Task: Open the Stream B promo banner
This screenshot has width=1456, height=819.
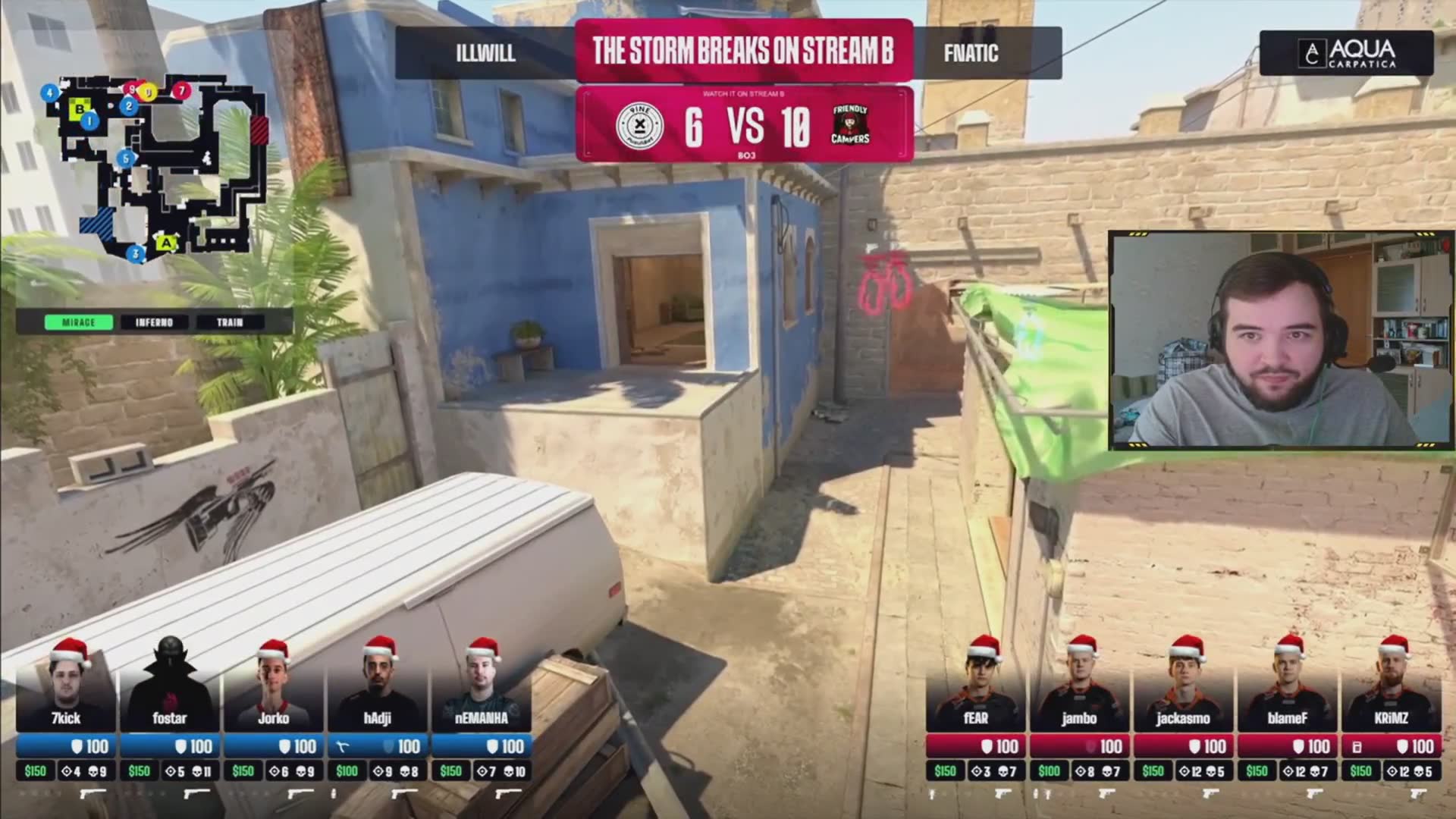Action: tap(743, 50)
